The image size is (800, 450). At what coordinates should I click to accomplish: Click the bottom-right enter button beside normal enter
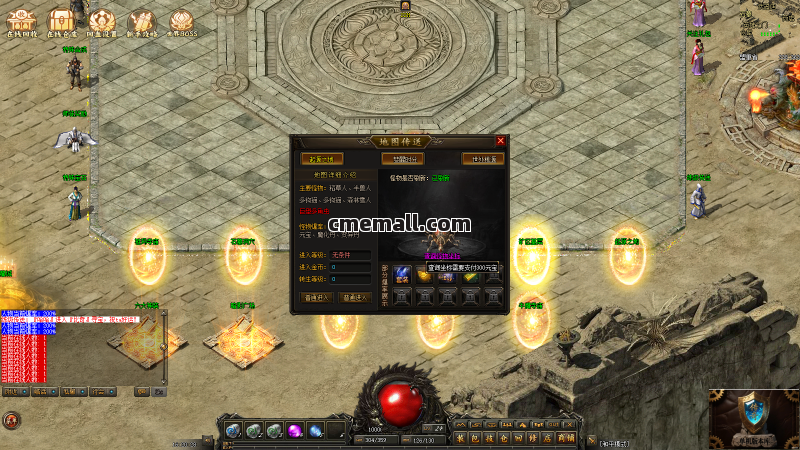click(x=355, y=297)
